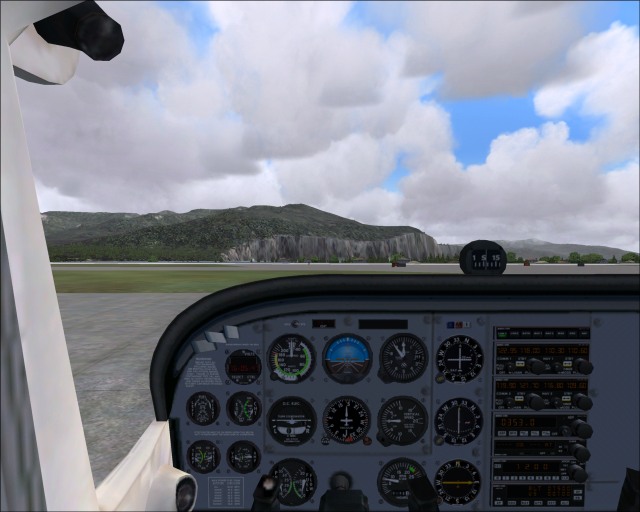Click the airspeed indicator gauge
The image size is (640, 512).
(291, 359)
